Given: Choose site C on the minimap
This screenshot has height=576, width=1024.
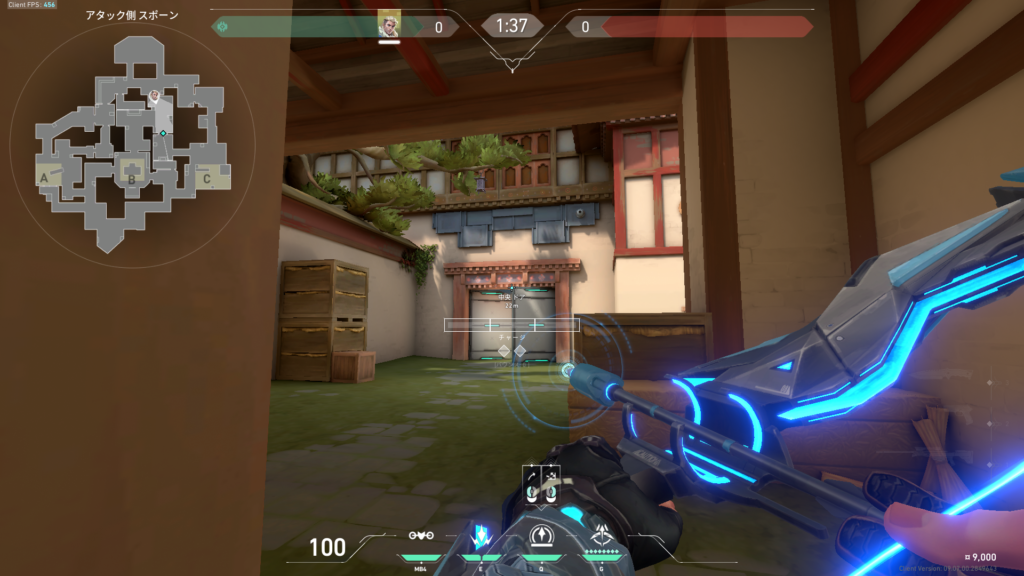Looking at the screenshot, I should (206, 179).
